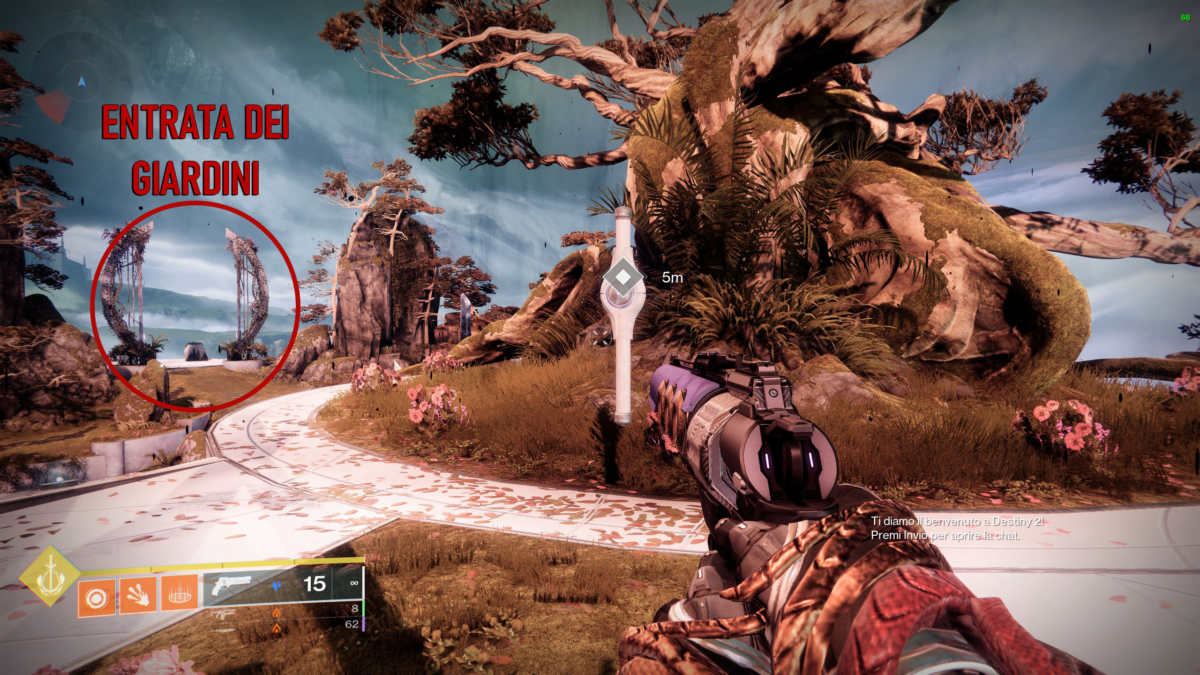Use the orange melee hand ability icon
The width and height of the screenshot is (1200, 675).
138,597
